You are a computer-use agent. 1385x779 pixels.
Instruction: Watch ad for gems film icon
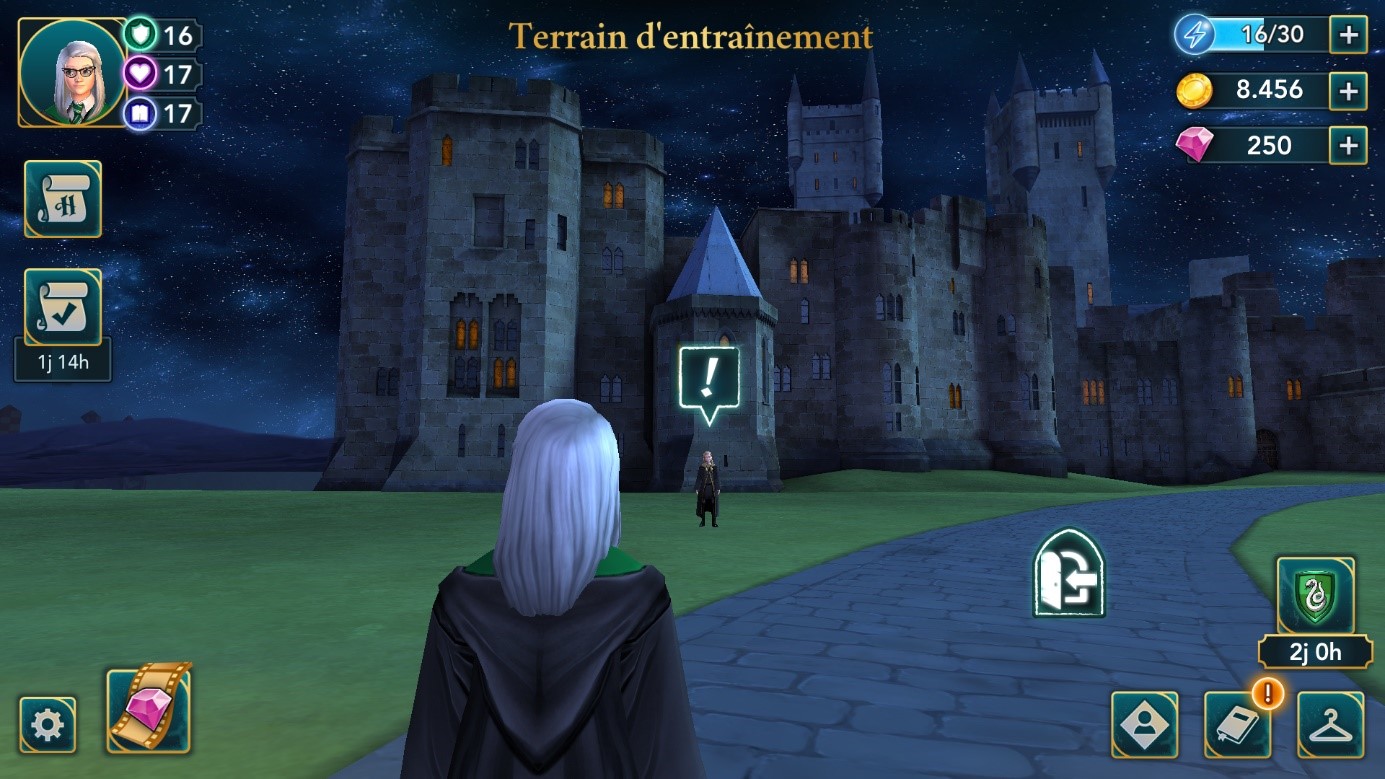click(149, 707)
